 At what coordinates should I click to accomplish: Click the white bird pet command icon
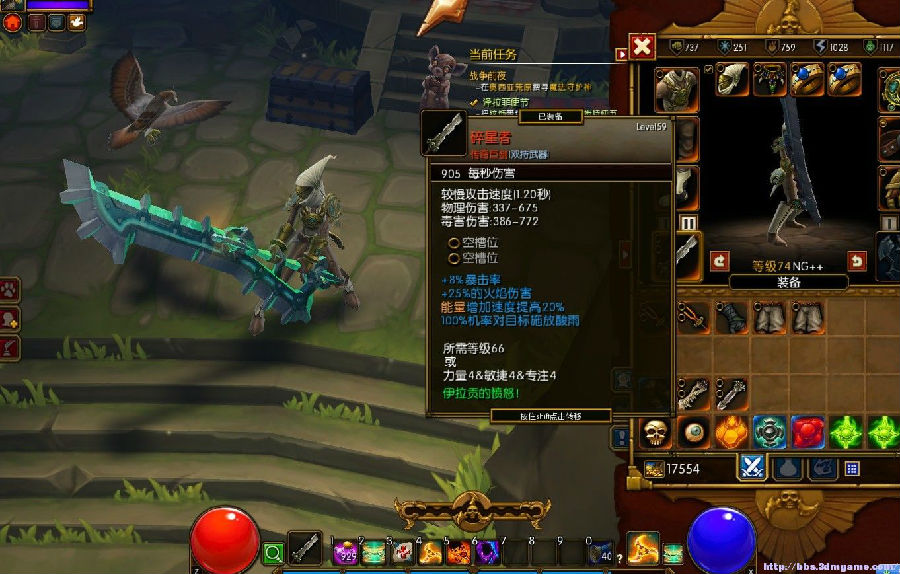coord(76,21)
